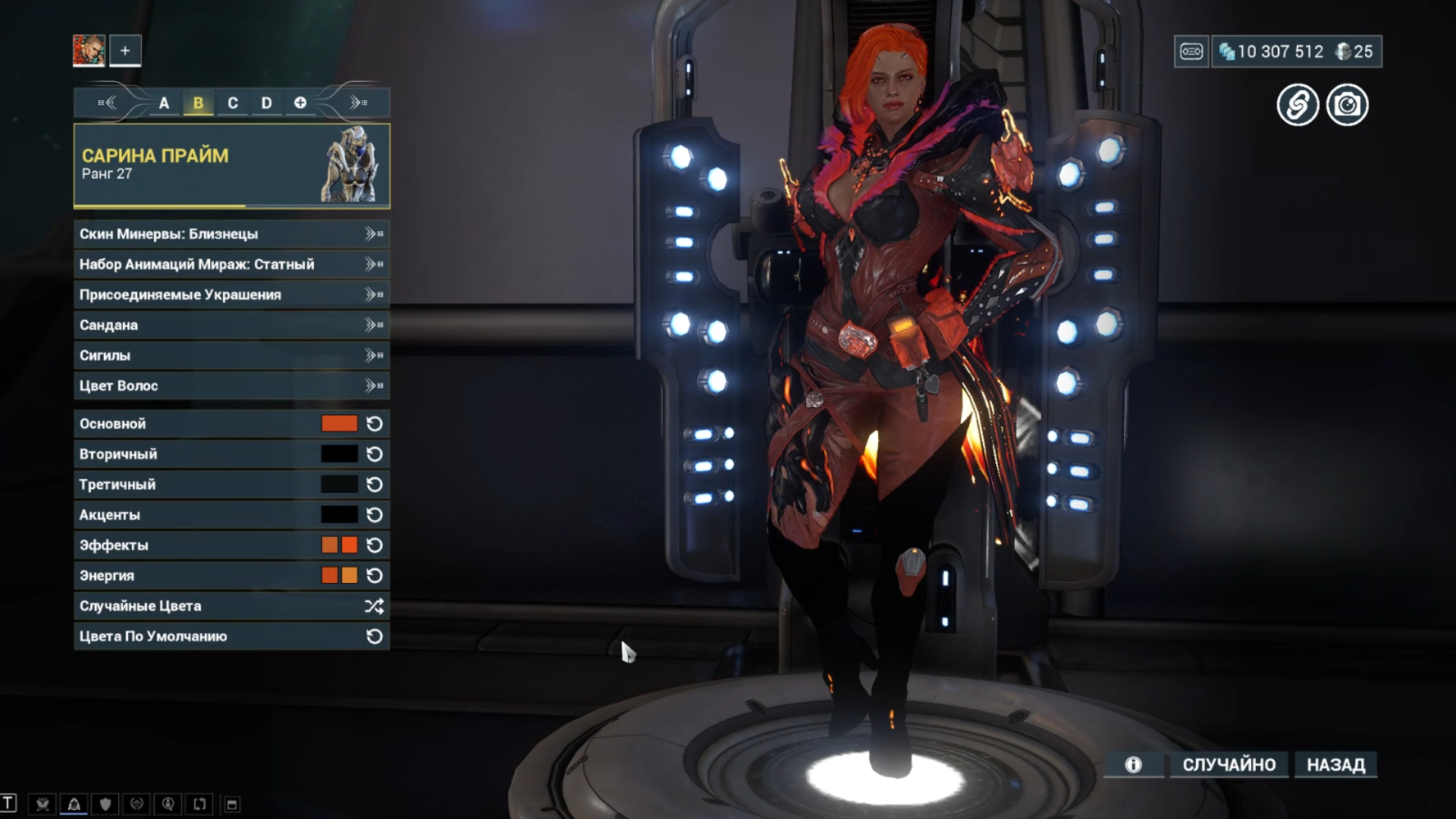Screen dimensions: 1456x819
Task: Open the Сандана menu entry
Action: click(231, 325)
